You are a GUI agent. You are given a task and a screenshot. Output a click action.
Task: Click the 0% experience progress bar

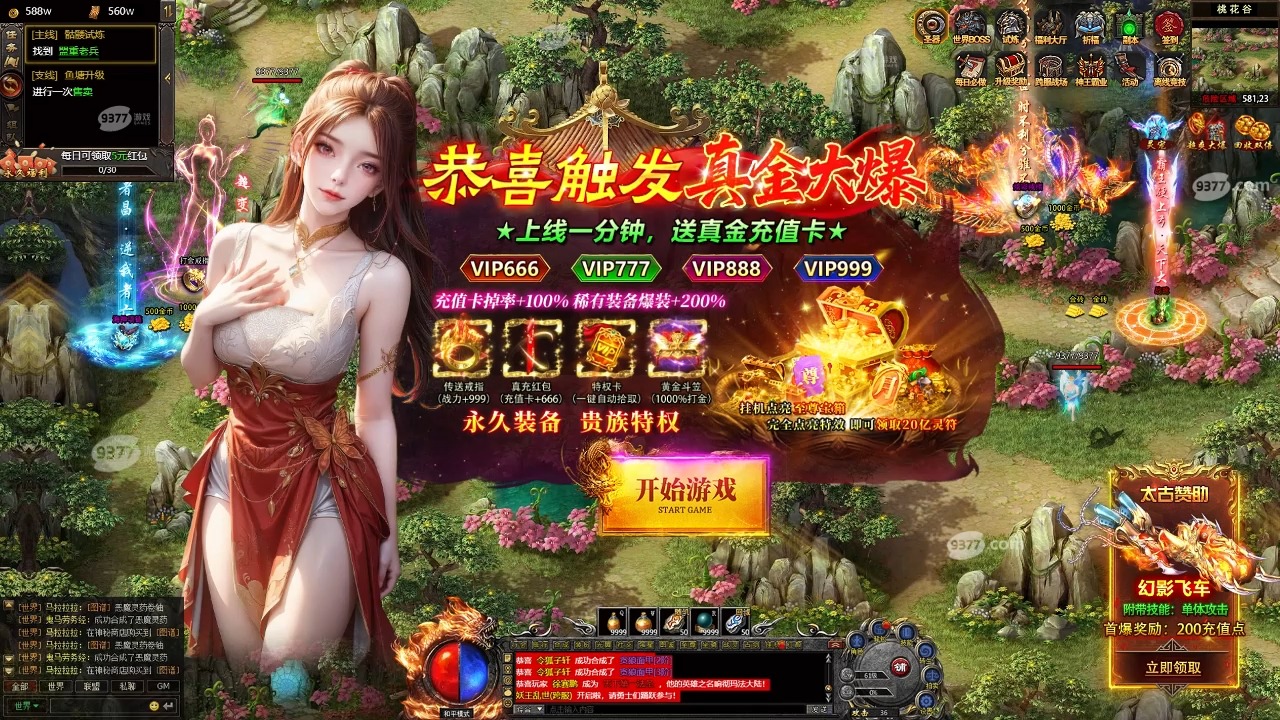click(x=873, y=692)
